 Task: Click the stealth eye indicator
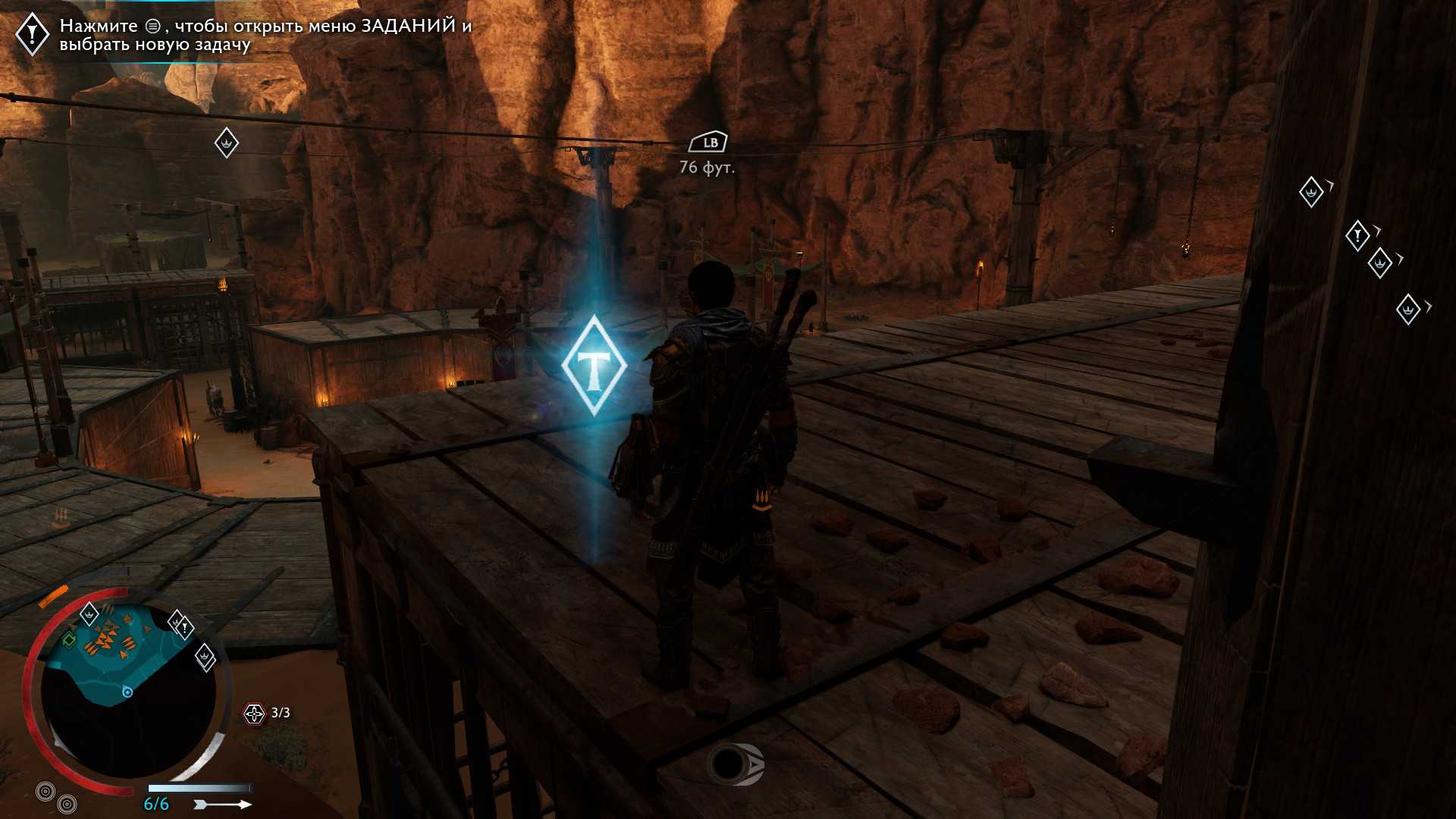tap(734, 764)
